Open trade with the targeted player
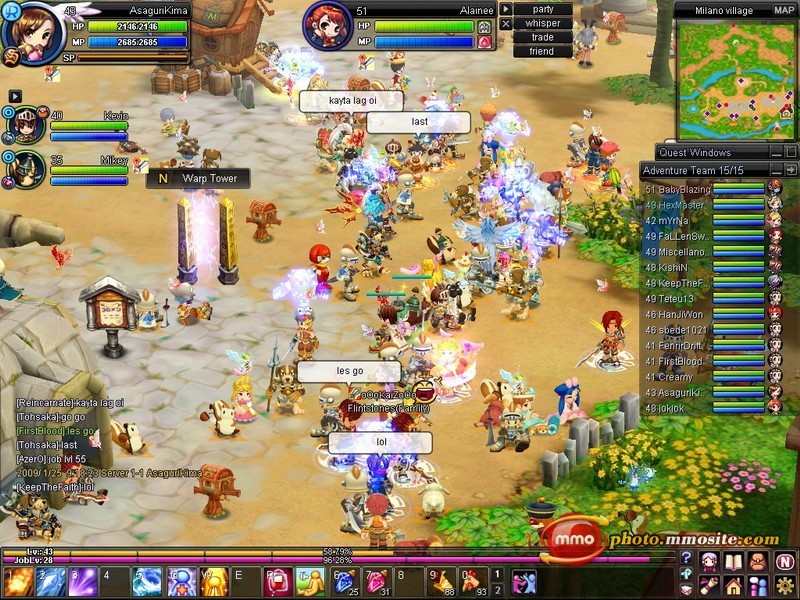Image resolution: width=800 pixels, height=600 pixels. click(543, 37)
